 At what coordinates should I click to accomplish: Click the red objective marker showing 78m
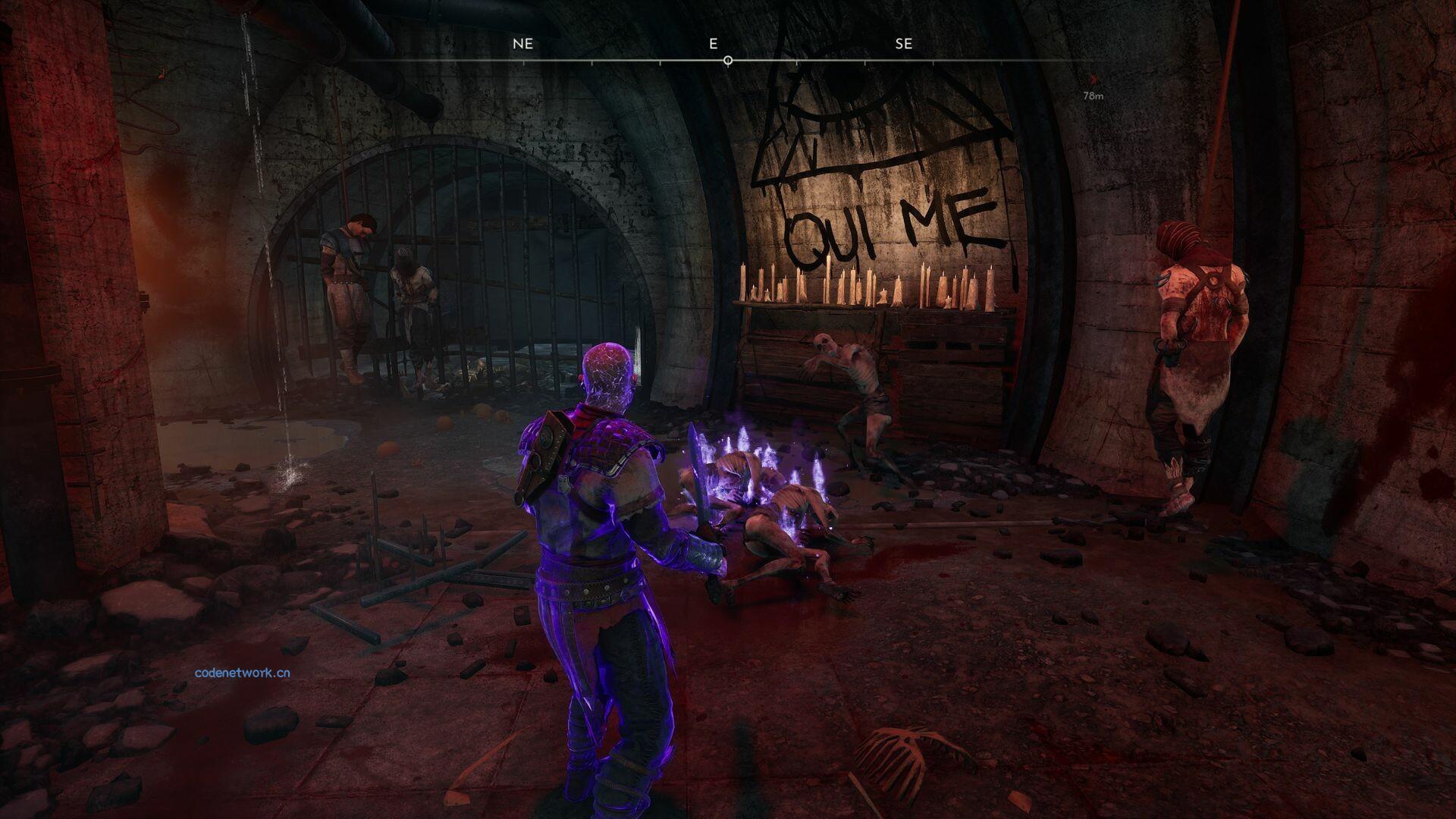1092,80
